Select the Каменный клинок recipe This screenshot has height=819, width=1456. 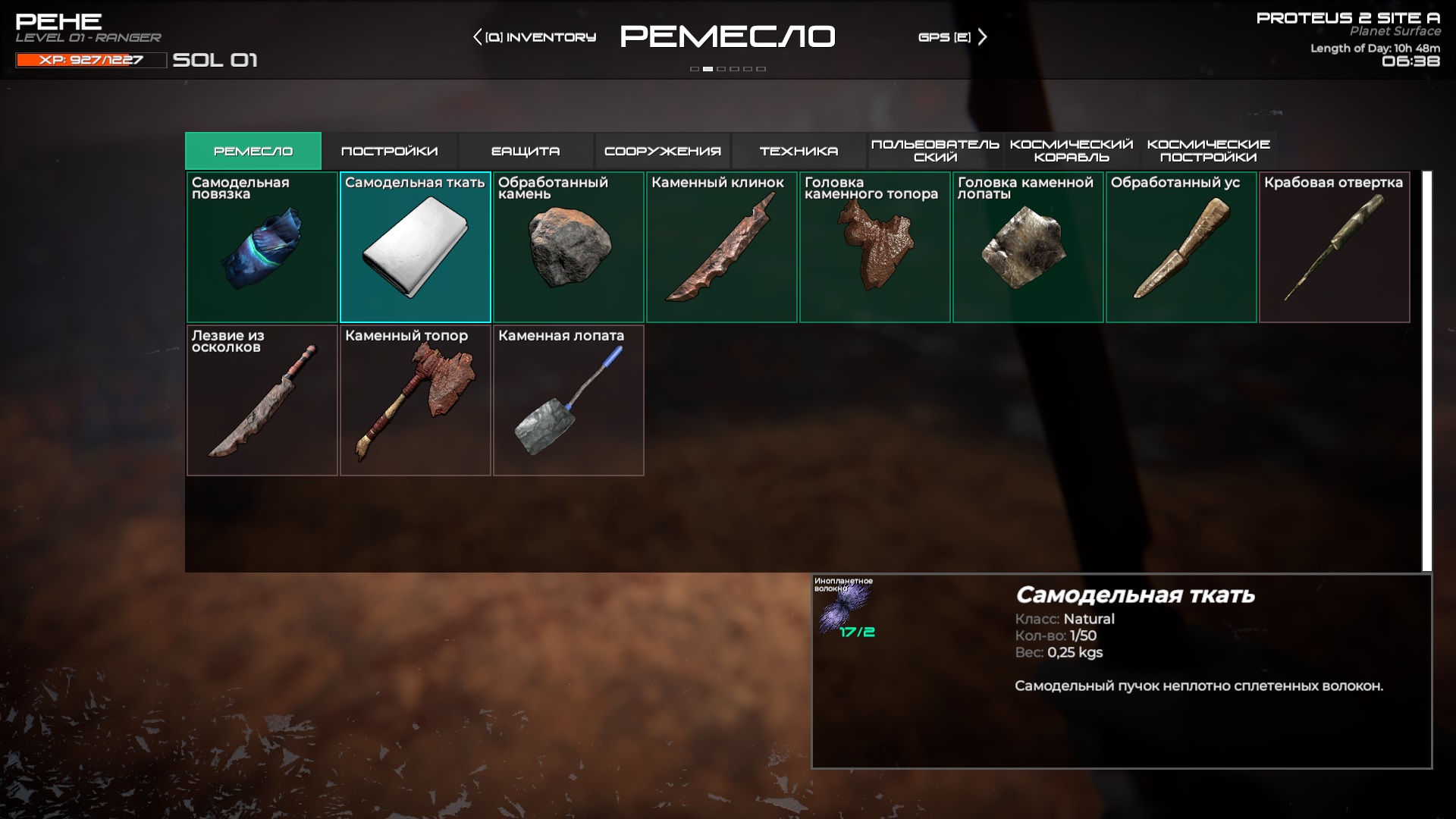pyautogui.click(x=722, y=247)
